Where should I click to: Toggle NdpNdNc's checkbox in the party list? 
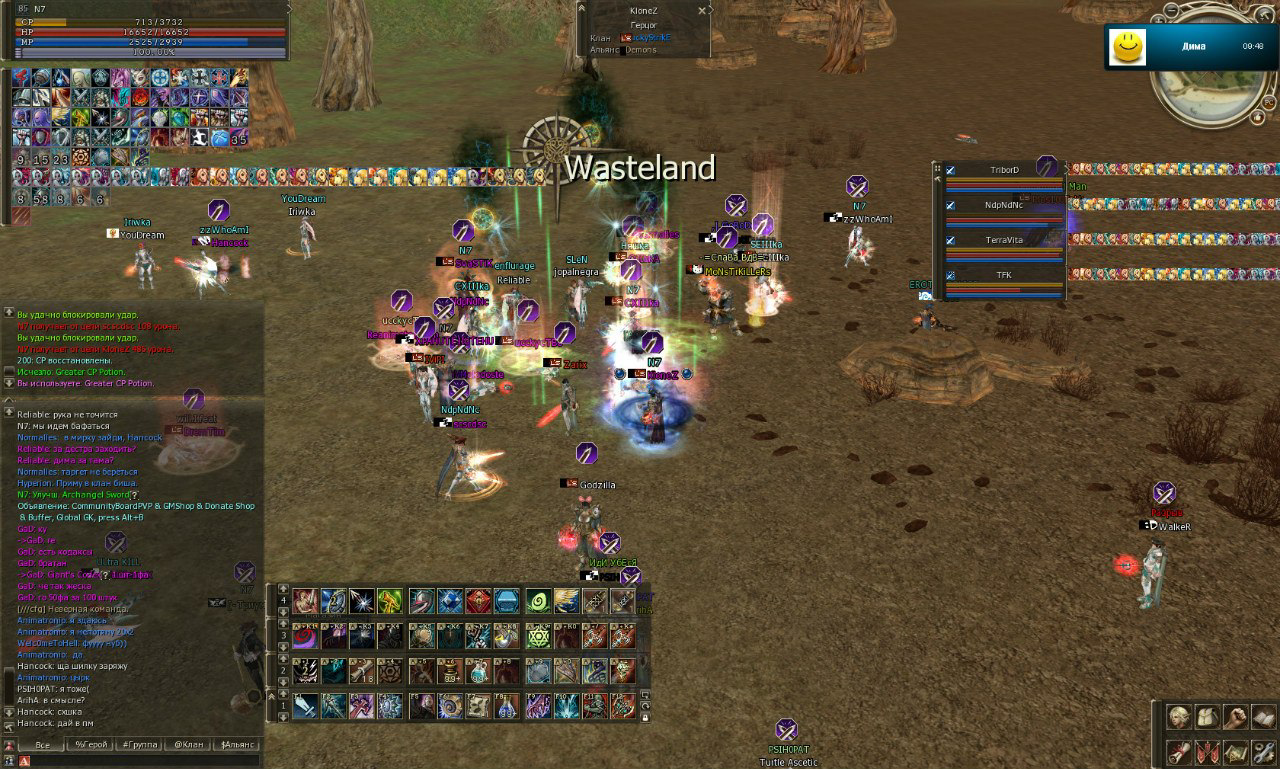click(x=951, y=205)
